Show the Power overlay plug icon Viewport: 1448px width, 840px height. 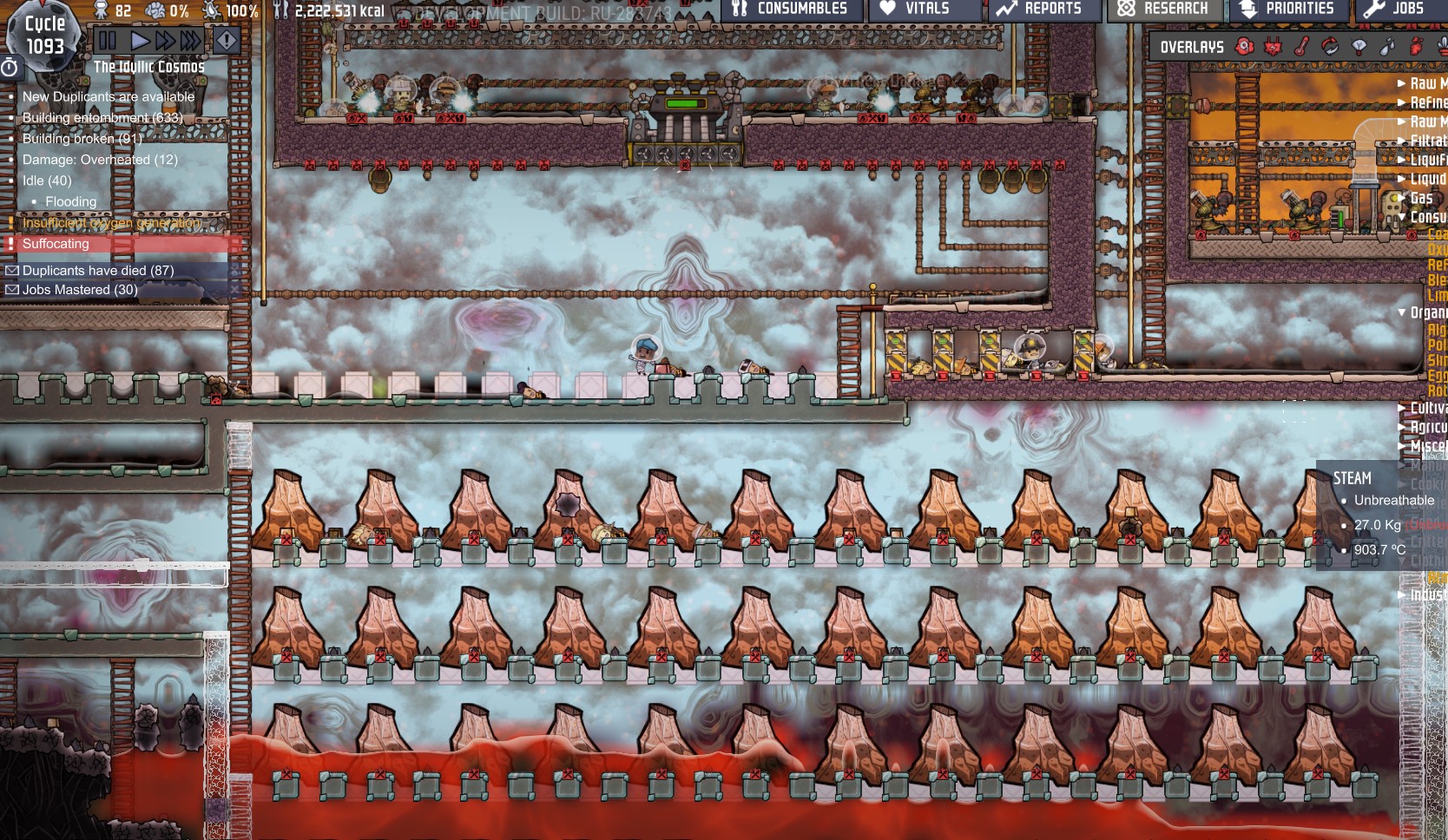1273,46
